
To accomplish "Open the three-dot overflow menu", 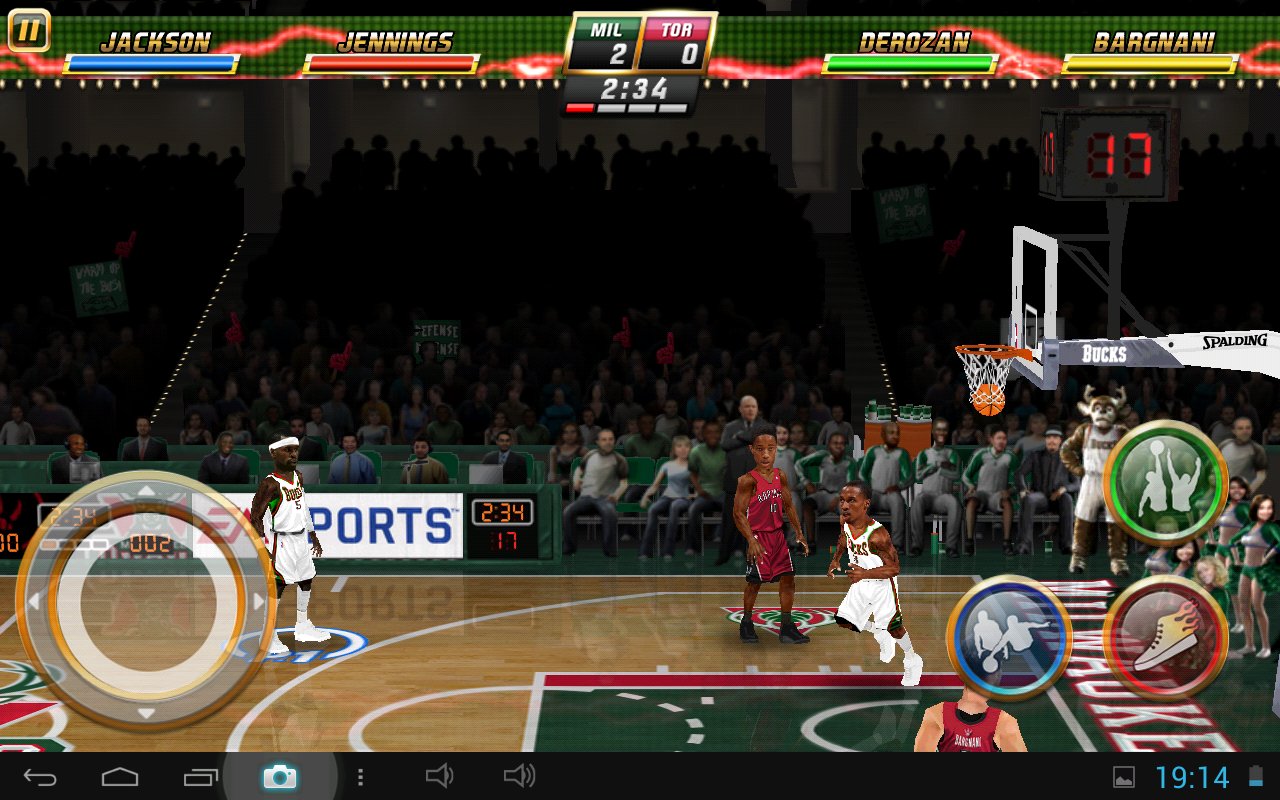I will click(x=360, y=776).
